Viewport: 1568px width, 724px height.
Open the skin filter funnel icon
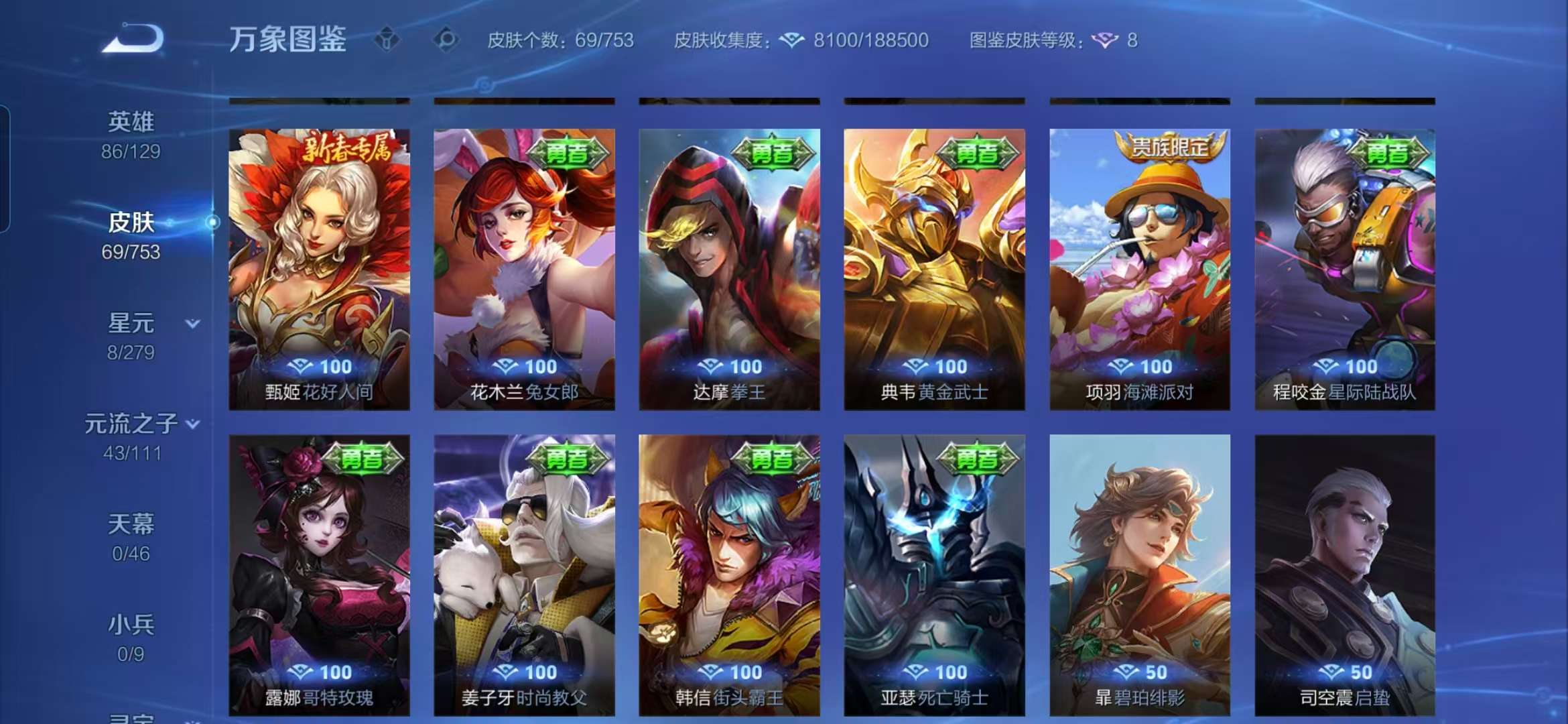tap(385, 40)
